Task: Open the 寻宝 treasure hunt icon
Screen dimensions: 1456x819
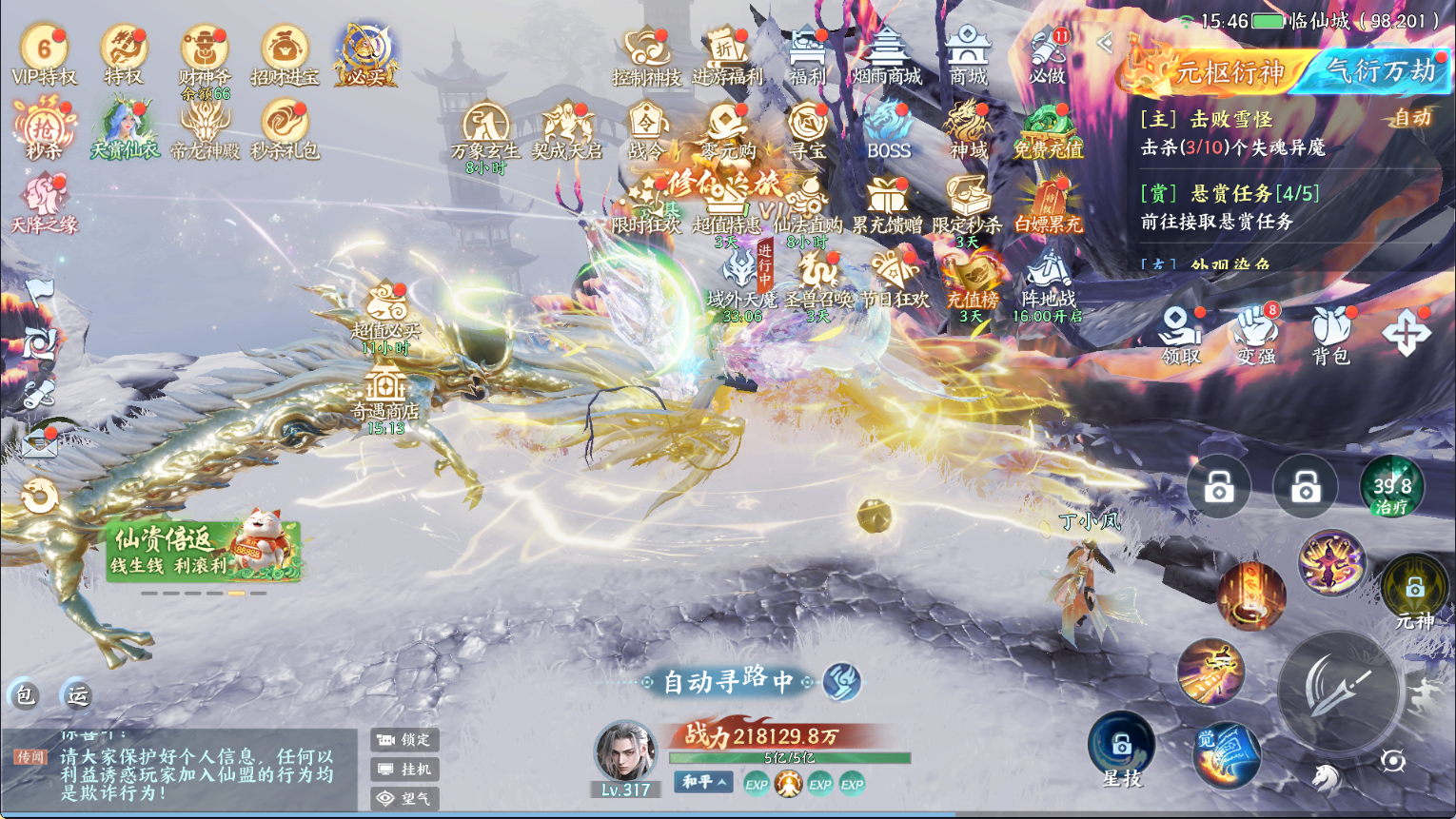Action: point(808,129)
